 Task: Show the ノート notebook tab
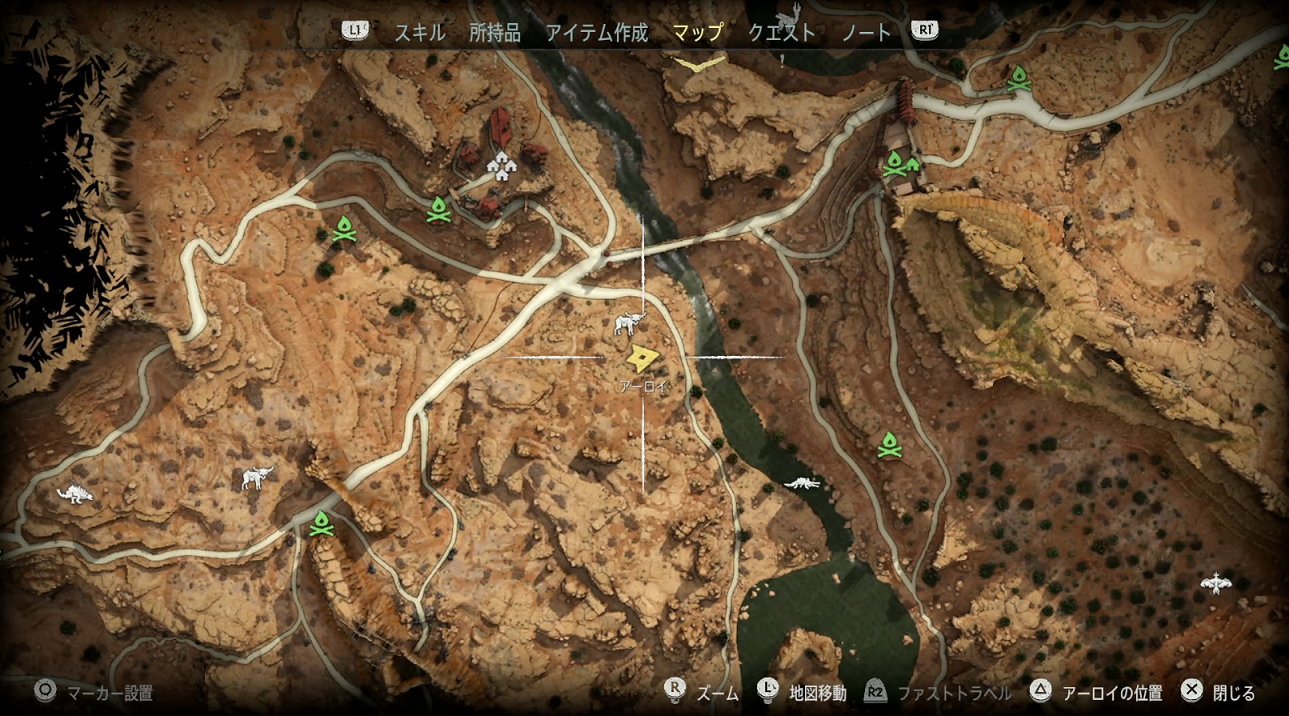pos(866,32)
